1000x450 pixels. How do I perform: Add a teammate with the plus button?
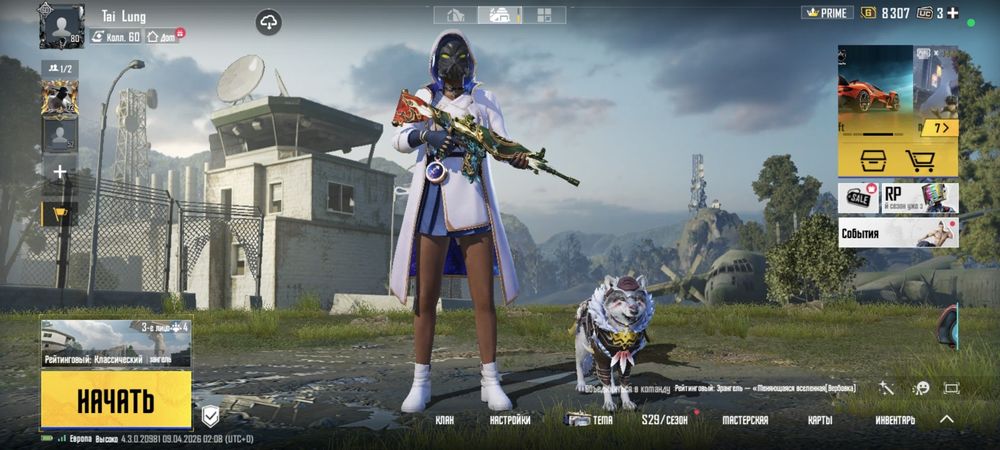point(60,172)
